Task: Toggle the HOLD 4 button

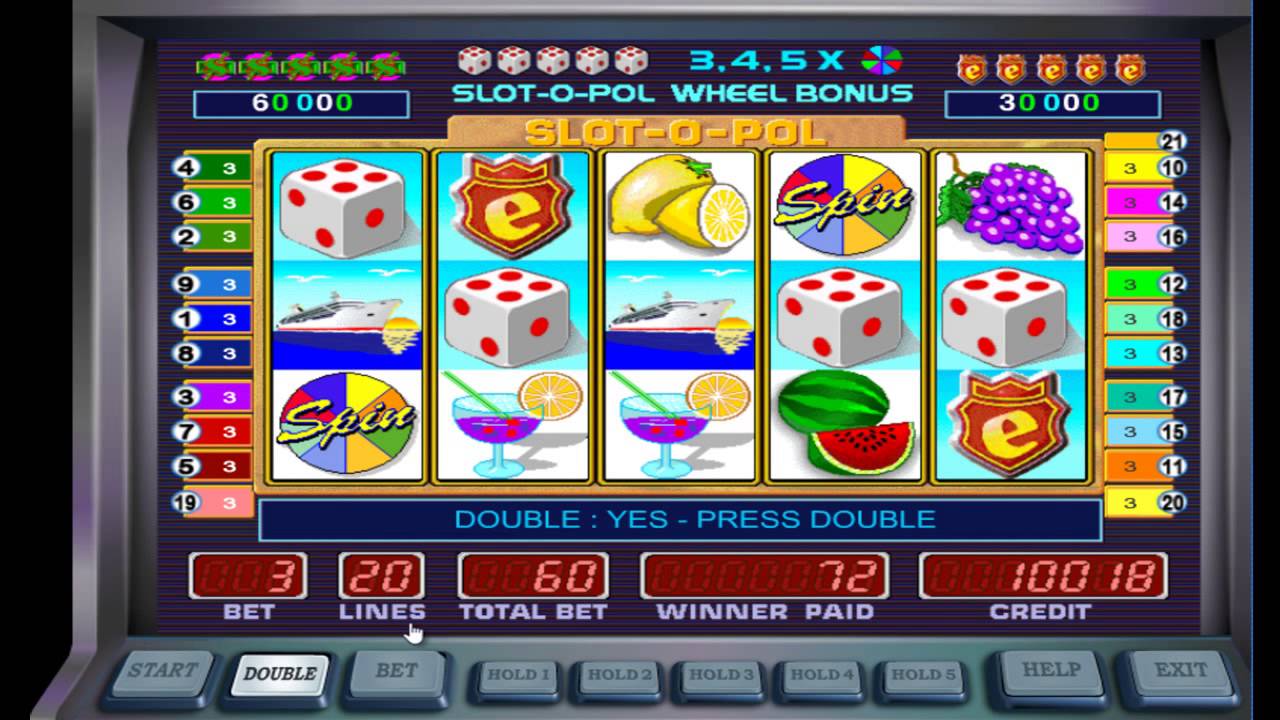Action: (x=822, y=675)
